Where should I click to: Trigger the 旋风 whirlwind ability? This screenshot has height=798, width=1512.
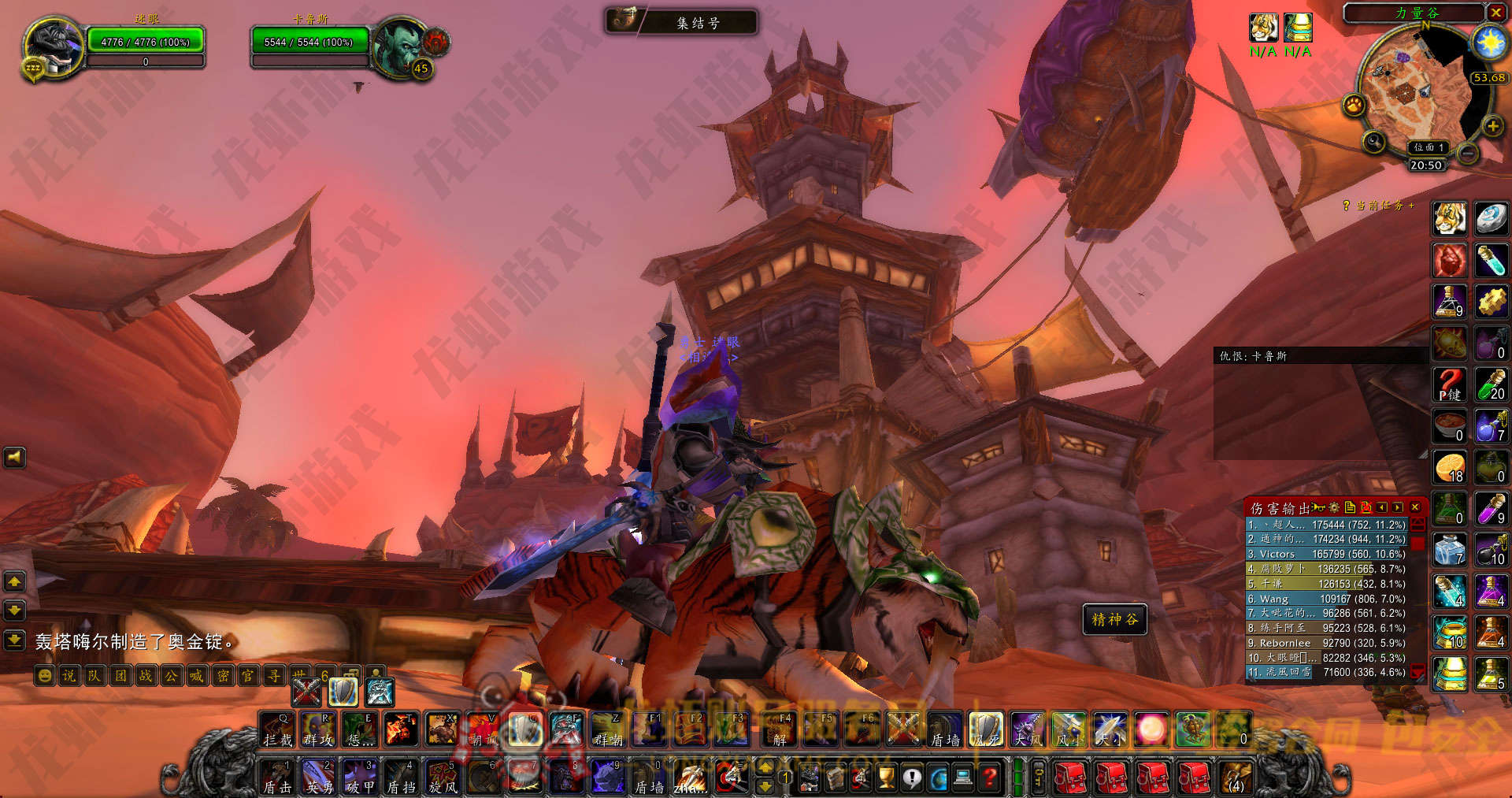point(442,776)
